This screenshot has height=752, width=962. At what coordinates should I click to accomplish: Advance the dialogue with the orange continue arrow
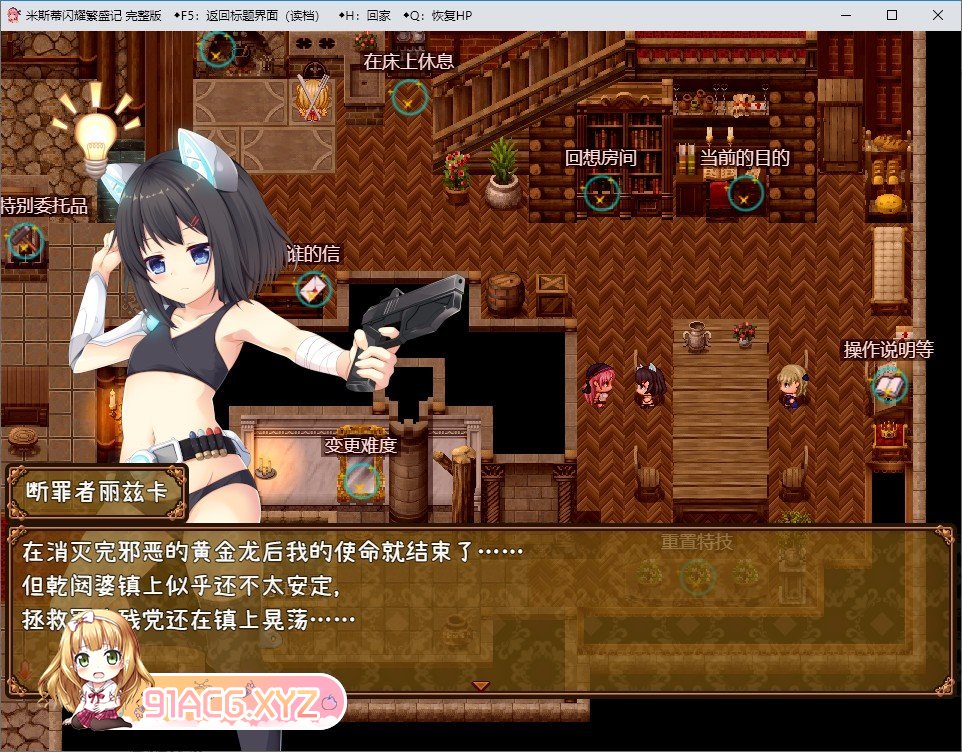[481, 685]
